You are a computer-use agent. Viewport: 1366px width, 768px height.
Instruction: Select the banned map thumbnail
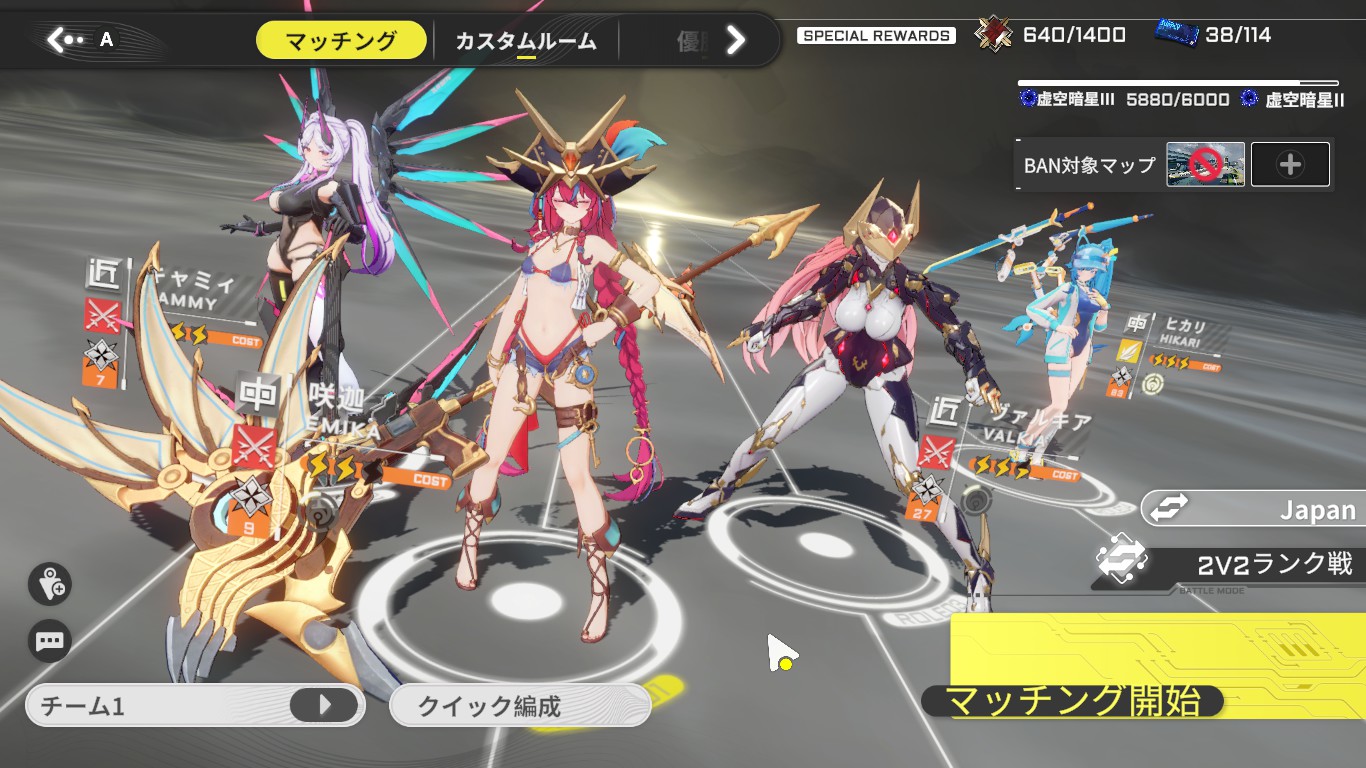pyautogui.click(x=1205, y=165)
